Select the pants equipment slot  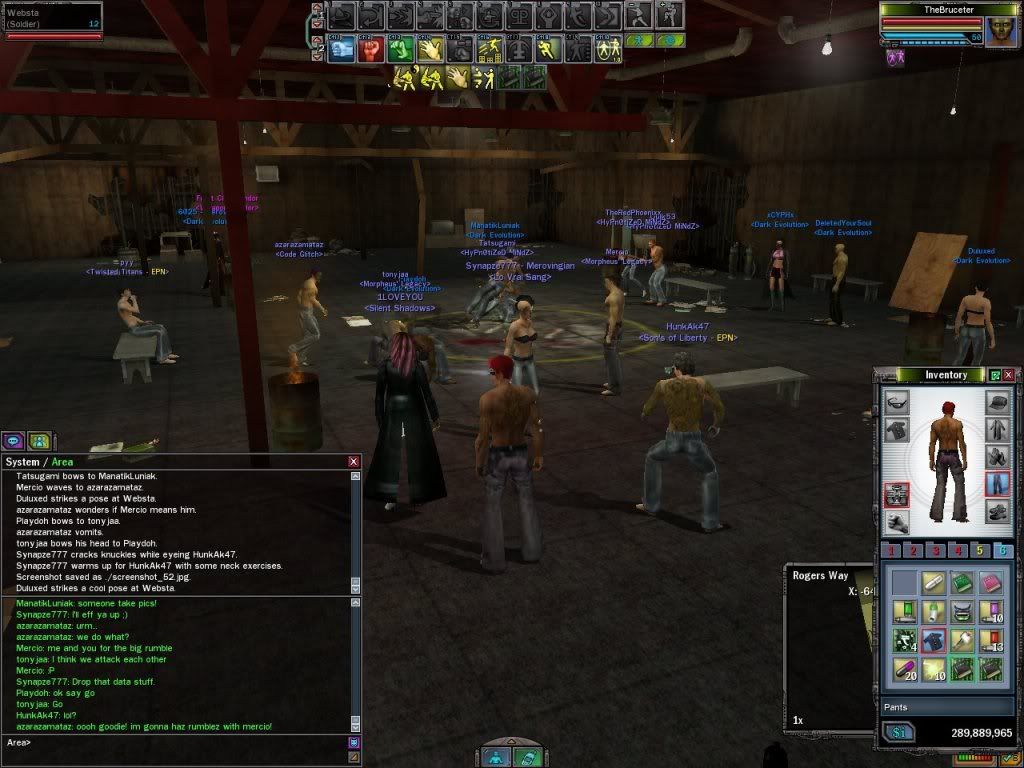(996, 484)
